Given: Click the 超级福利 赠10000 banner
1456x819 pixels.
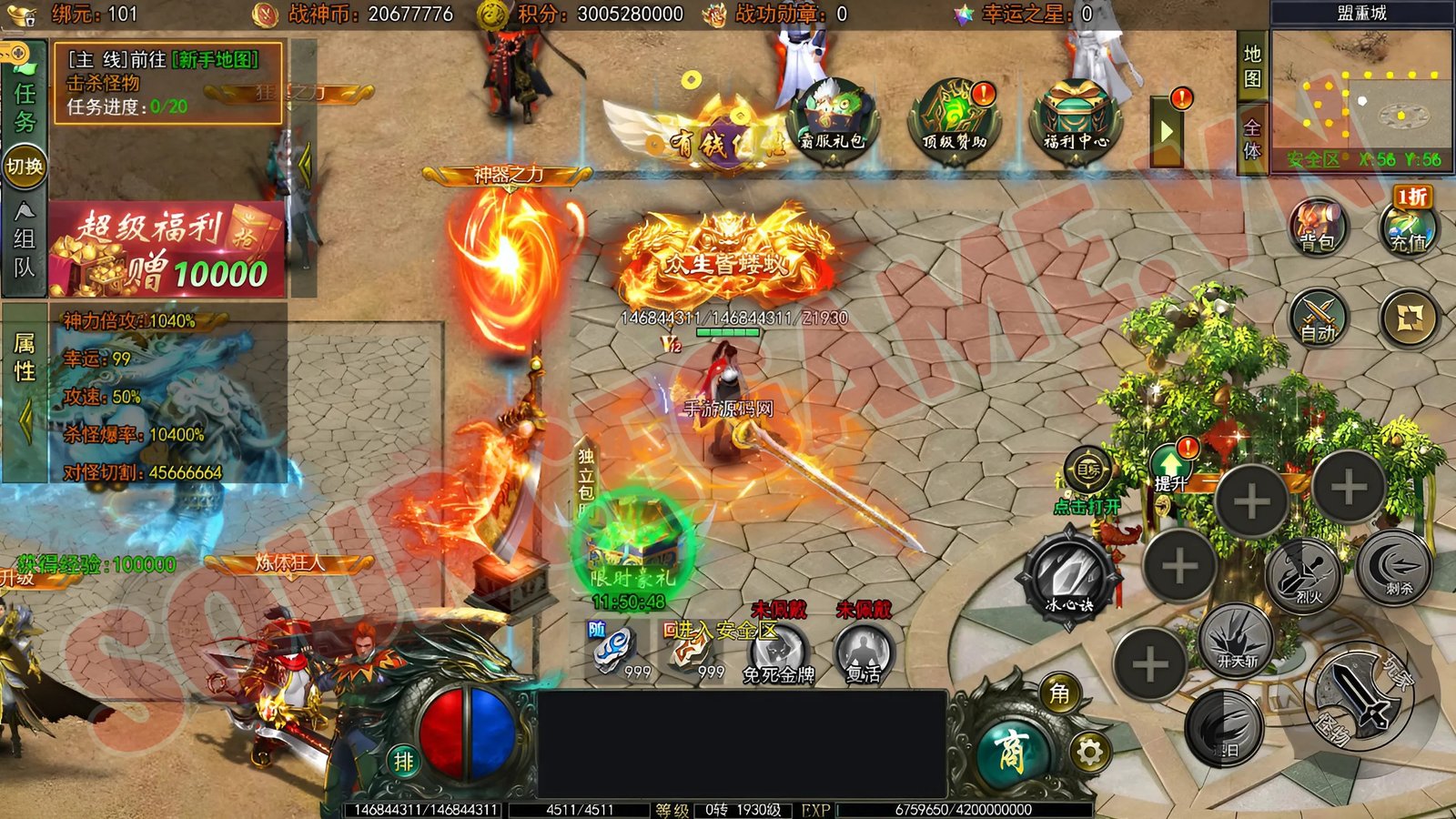Looking at the screenshot, I should pos(167,250).
